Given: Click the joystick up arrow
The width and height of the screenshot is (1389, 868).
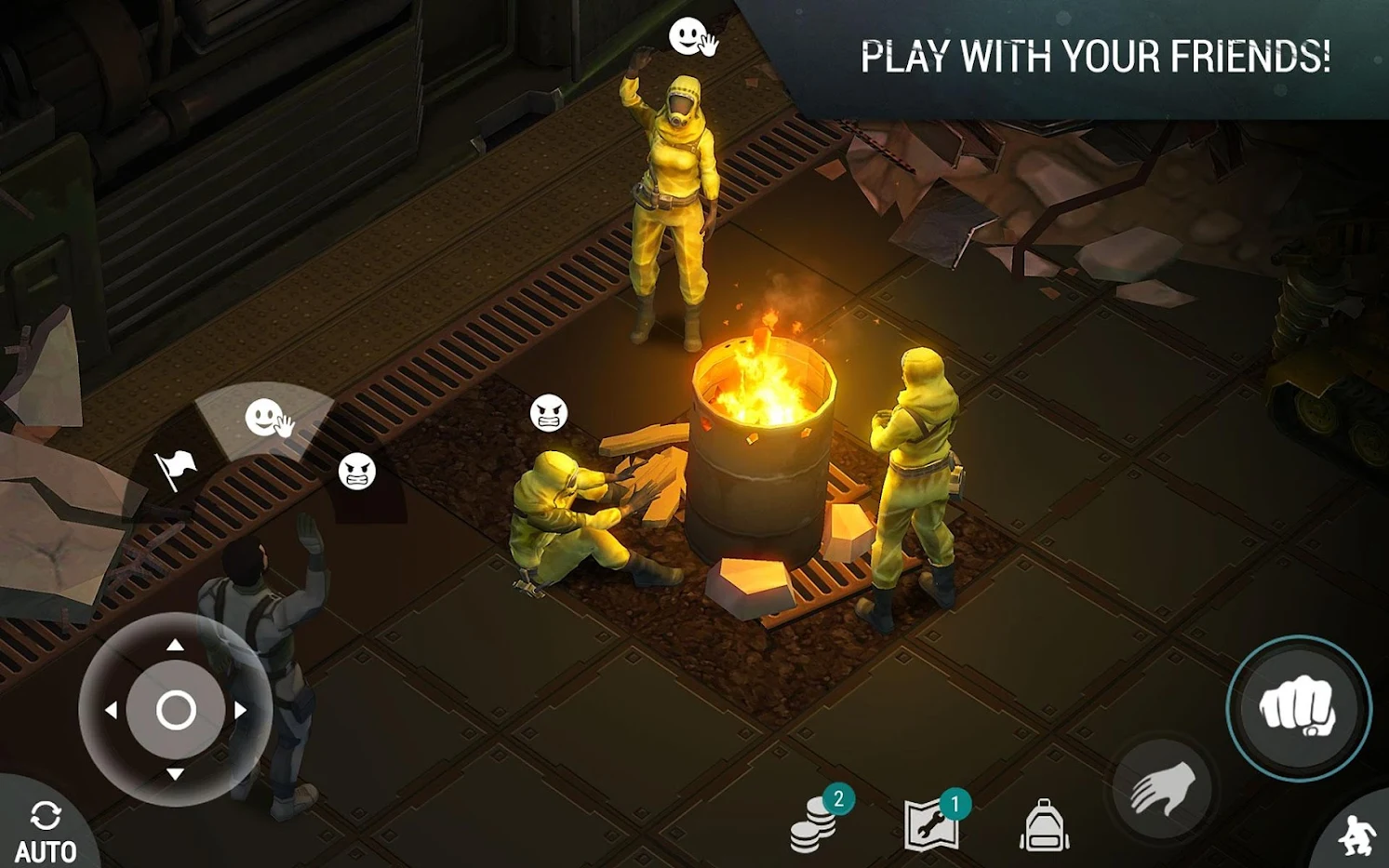Looking at the screenshot, I should (x=175, y=645).
